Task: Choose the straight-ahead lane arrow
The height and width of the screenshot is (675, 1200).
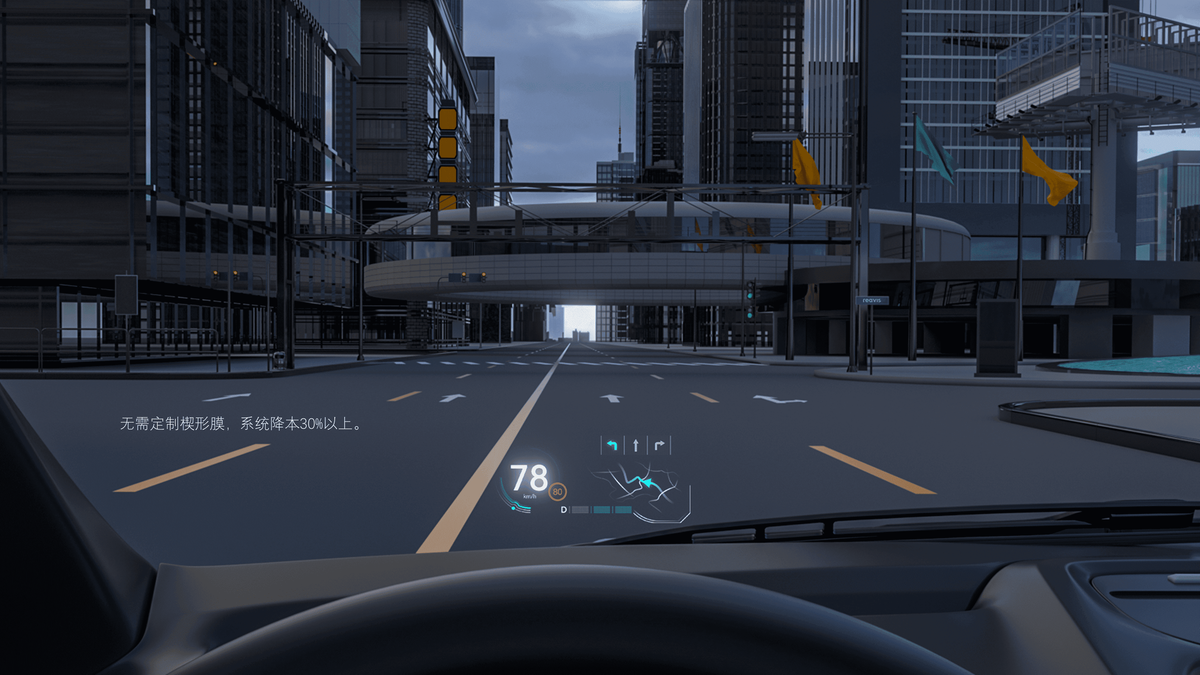Action: 635,445
